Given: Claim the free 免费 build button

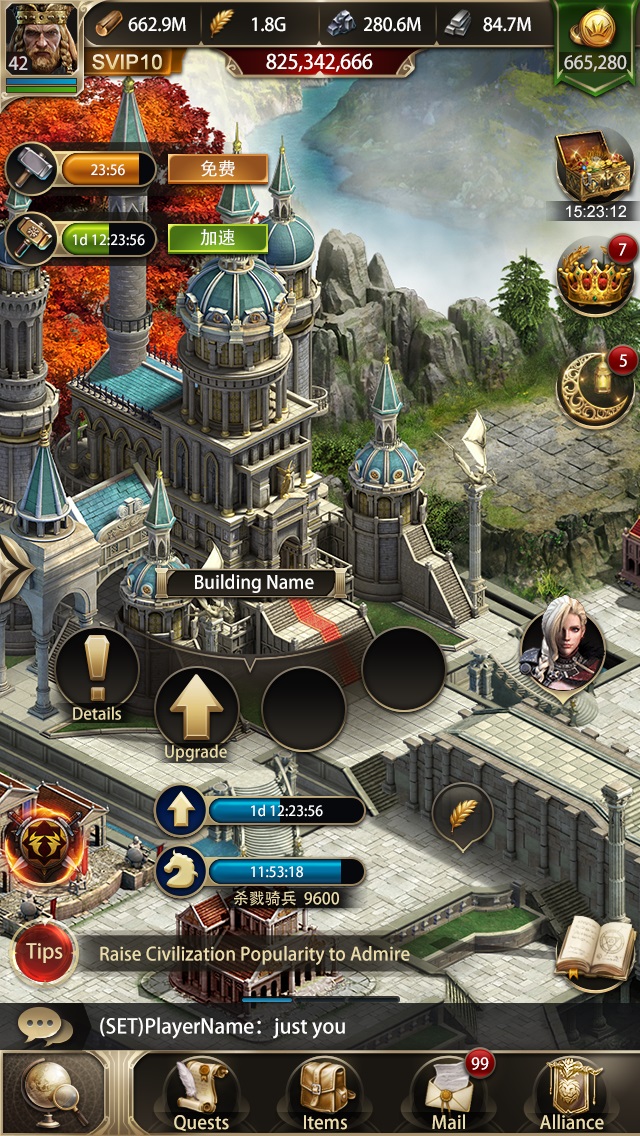Looking at the screenshot, I should pos(217,169).
